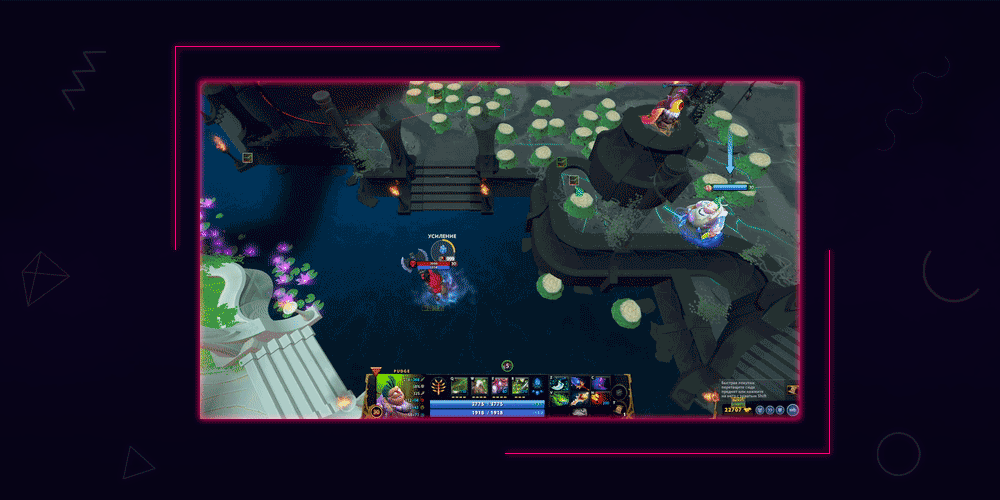Click the blue Aghanim's upgrade indicator
The image size is (1000, 500).
click(x=539, y=386)
